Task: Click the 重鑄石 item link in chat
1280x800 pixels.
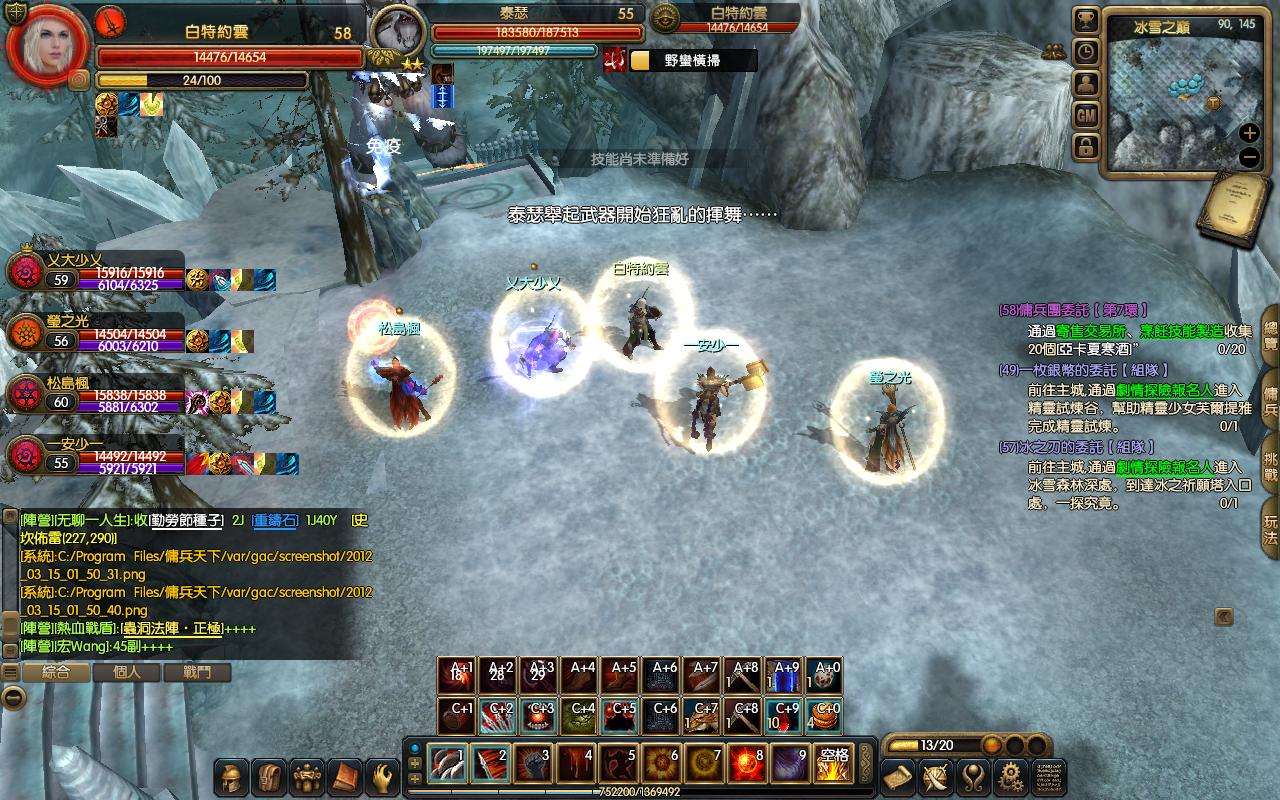Action: click(x=275, y=520)
